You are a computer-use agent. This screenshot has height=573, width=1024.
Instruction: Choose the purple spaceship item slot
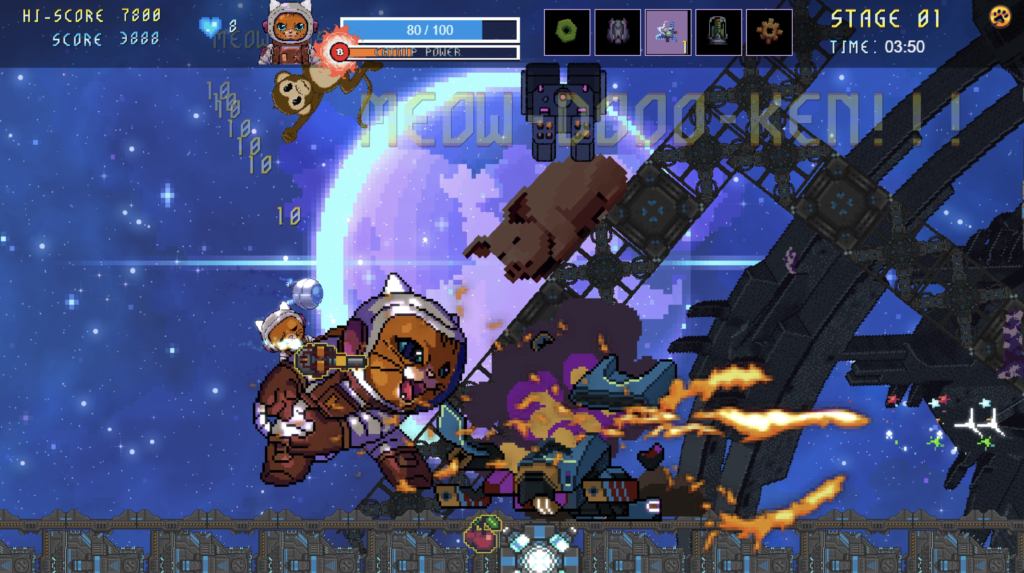[x=617, y=32]
